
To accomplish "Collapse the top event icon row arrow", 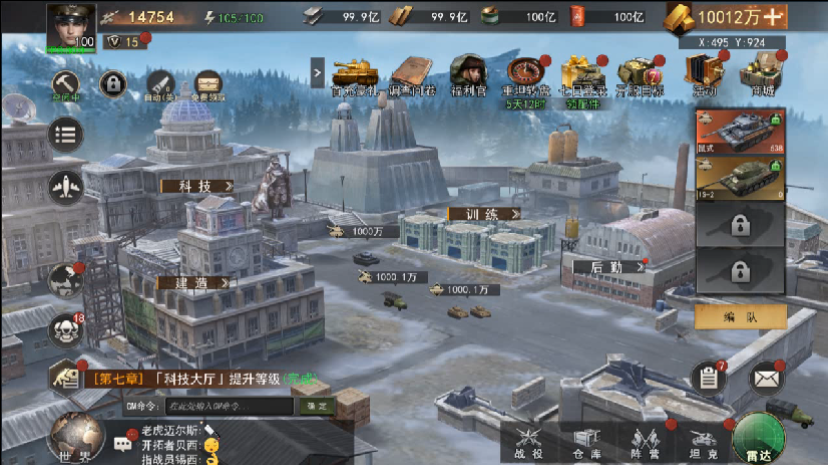I will (x=318, y=72).
